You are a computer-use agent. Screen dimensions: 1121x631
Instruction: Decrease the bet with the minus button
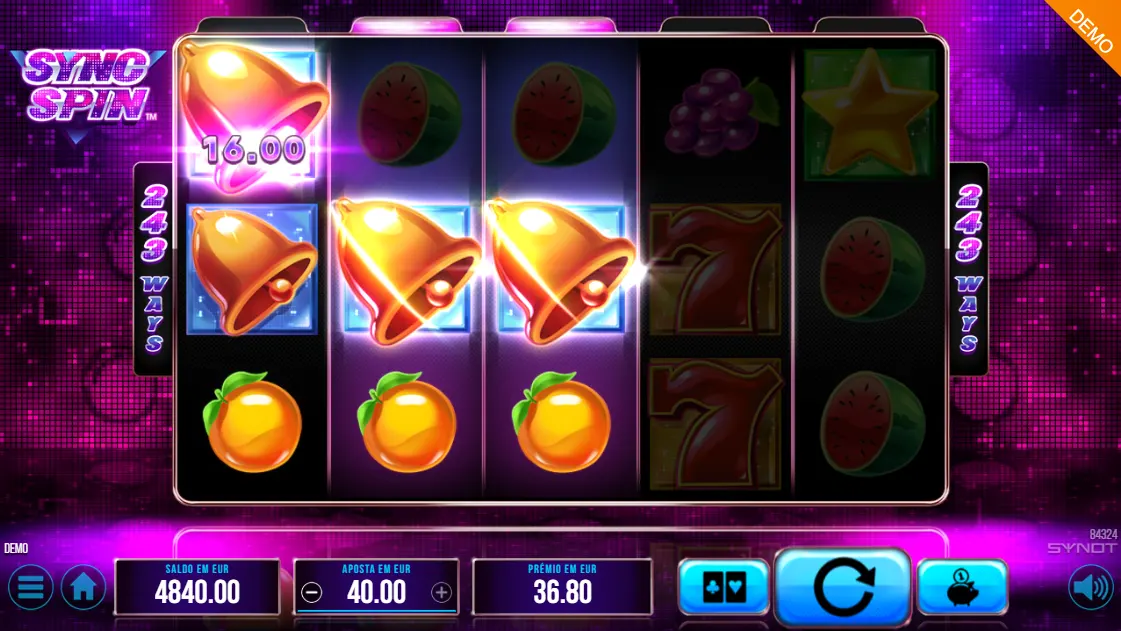point(312,593)
